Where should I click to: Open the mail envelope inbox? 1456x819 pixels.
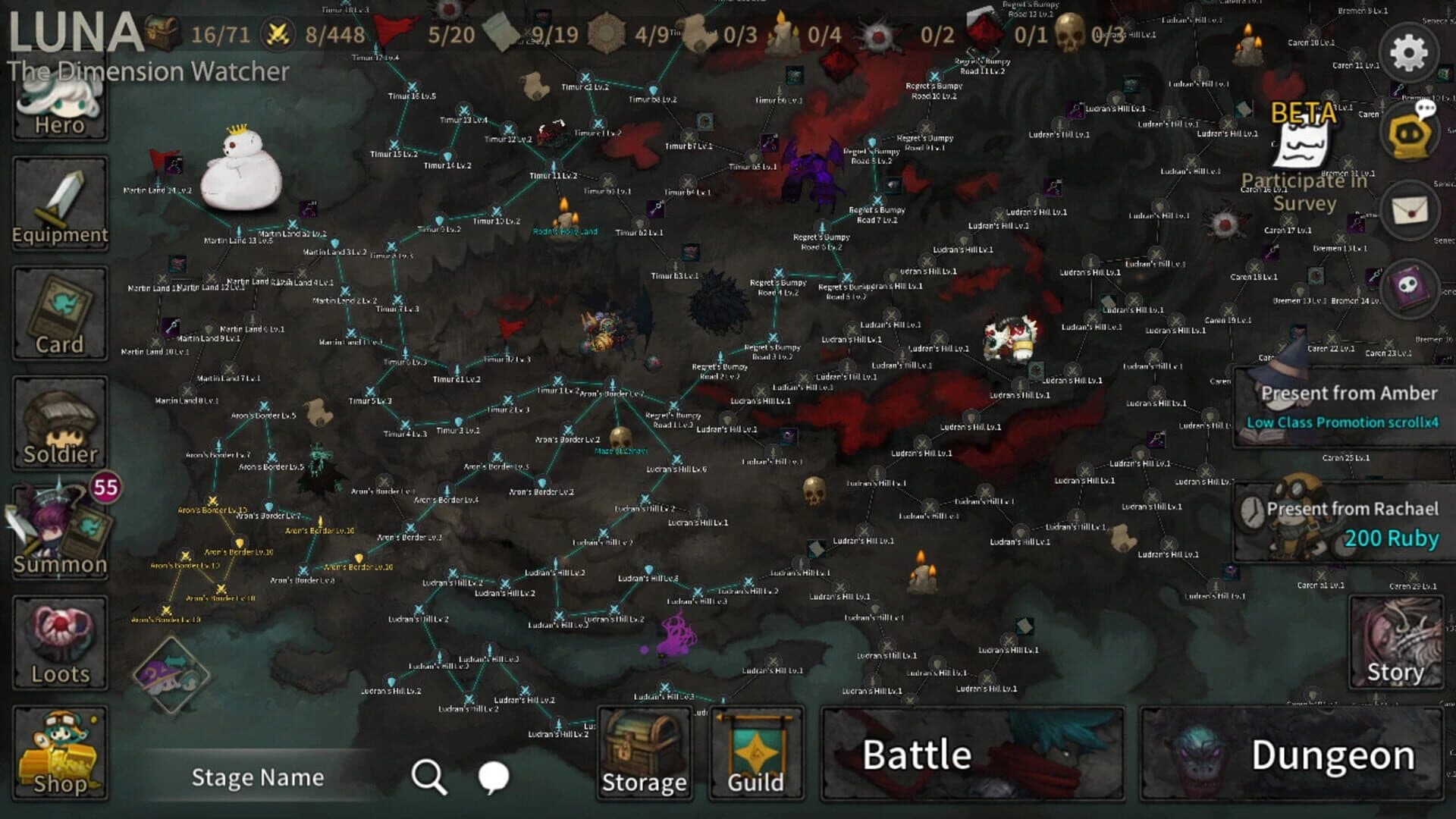(x=1409, y=209)
